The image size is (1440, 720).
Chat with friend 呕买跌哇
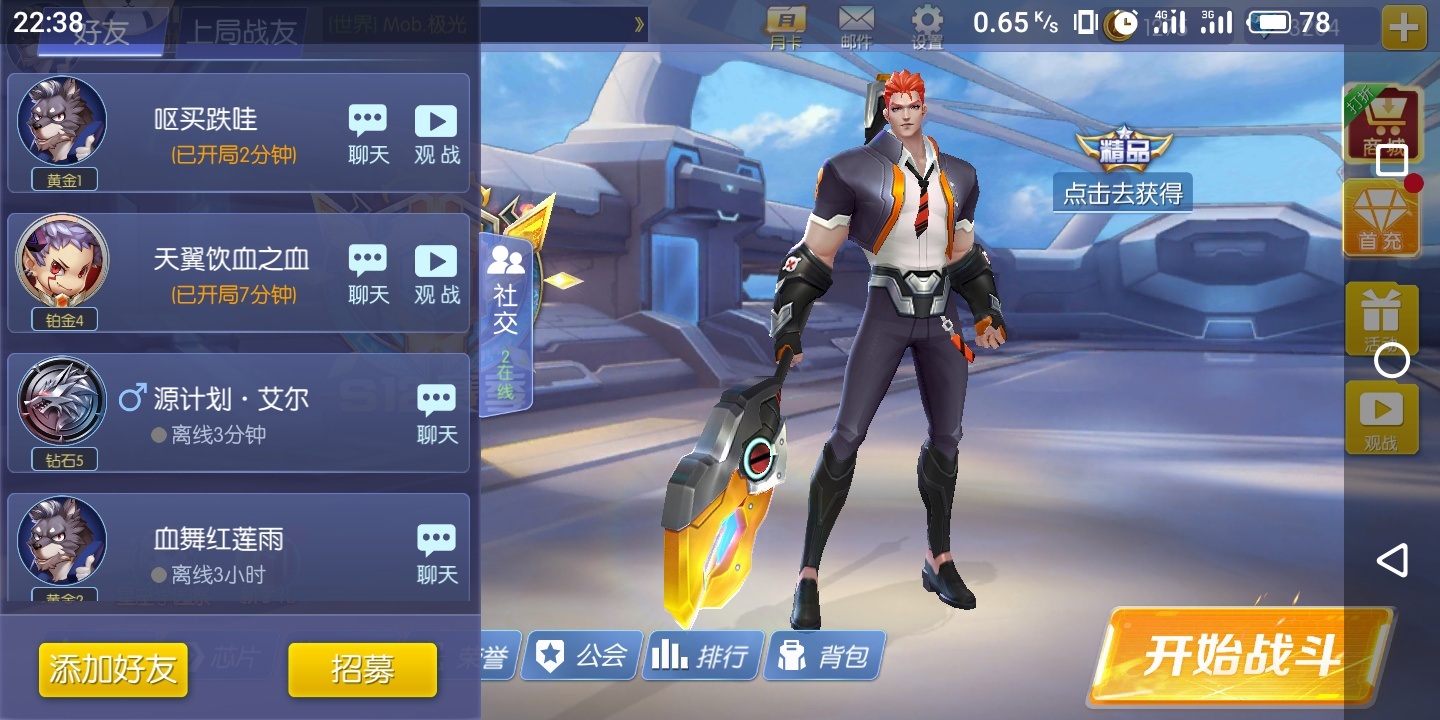point(368,135)
